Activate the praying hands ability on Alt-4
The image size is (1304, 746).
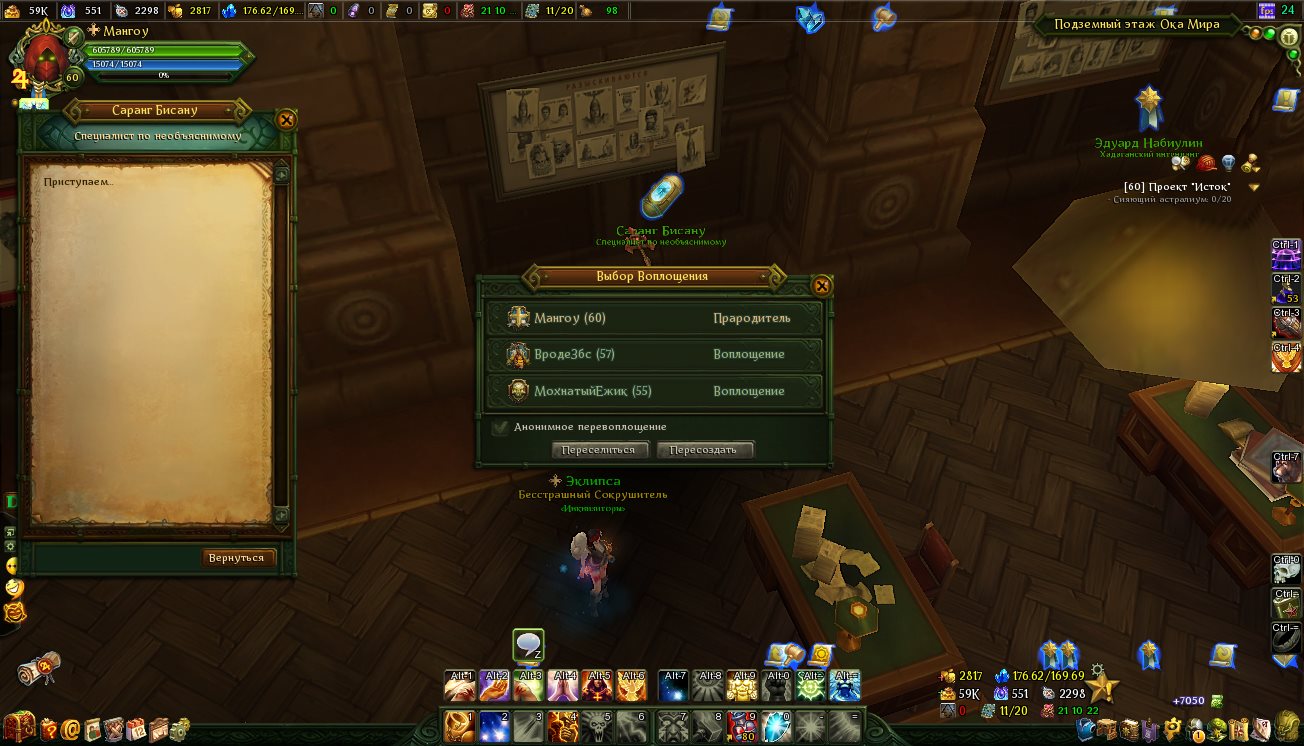tap(564, 685)
